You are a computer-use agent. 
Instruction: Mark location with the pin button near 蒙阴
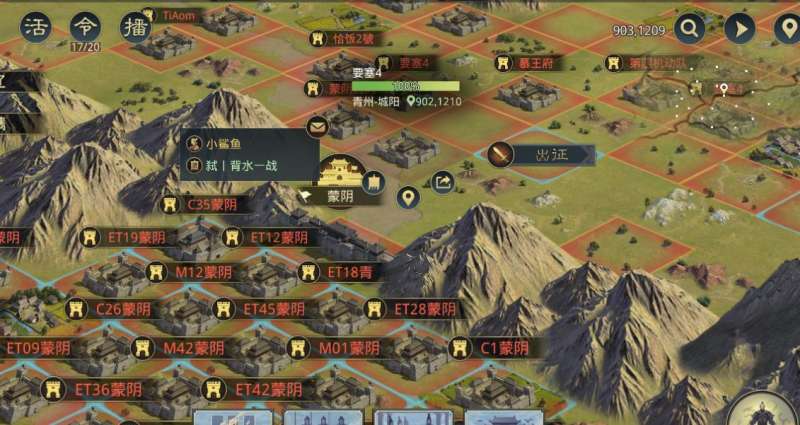coord(407,197)
